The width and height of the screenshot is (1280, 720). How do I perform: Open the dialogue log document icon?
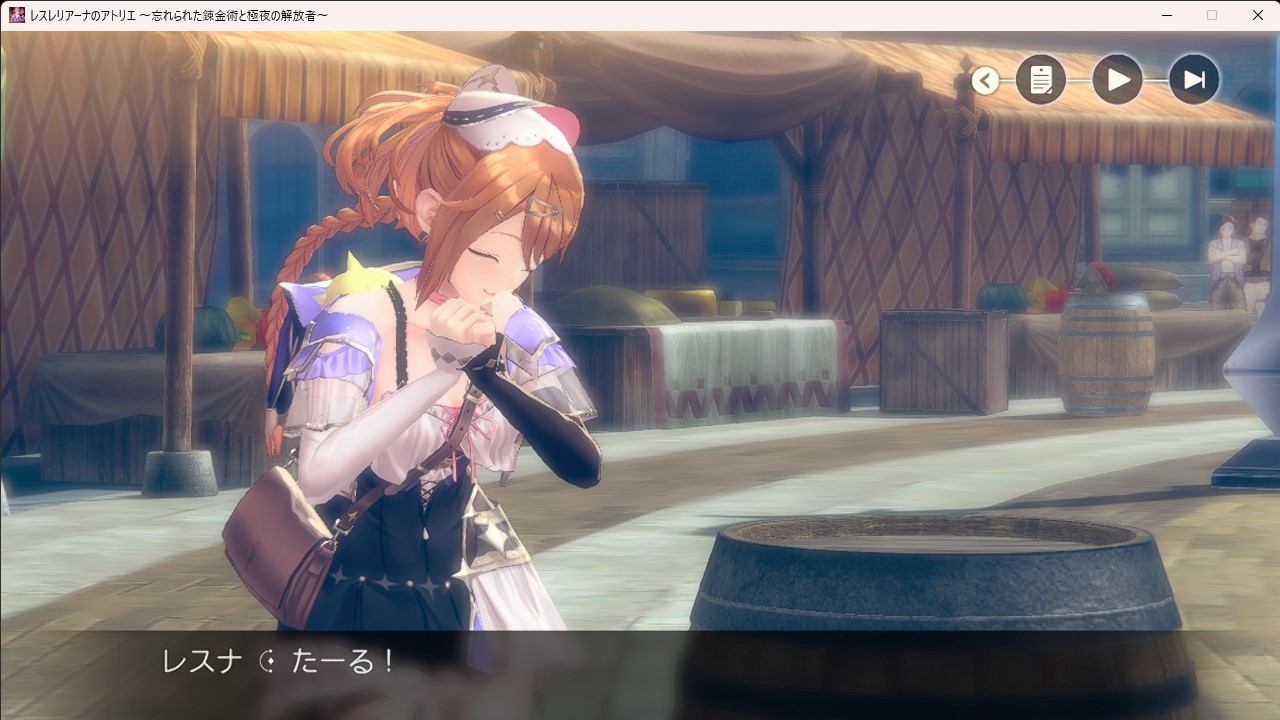click(1041, 80)
